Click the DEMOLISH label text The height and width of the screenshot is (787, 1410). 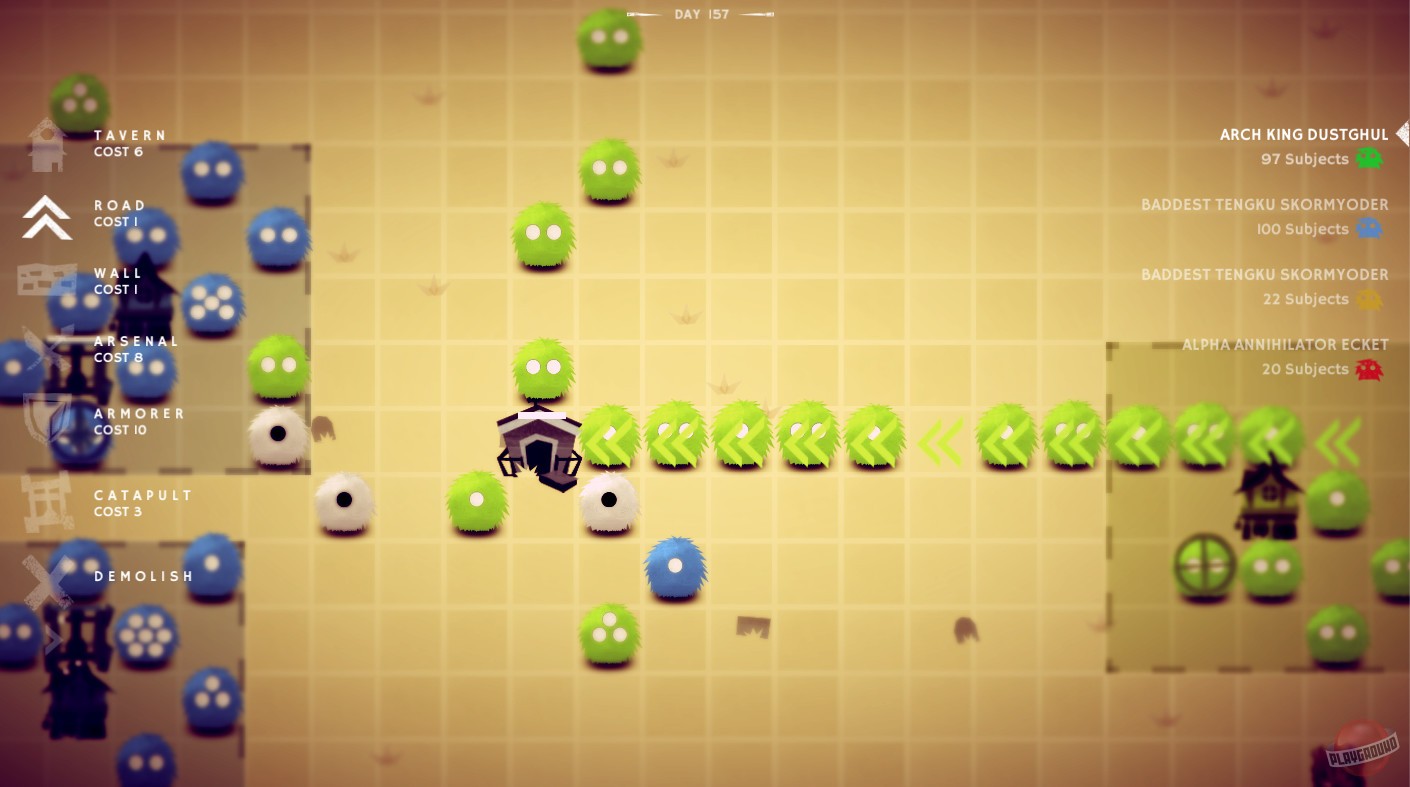pyautogui.click(x=143, y=576)
